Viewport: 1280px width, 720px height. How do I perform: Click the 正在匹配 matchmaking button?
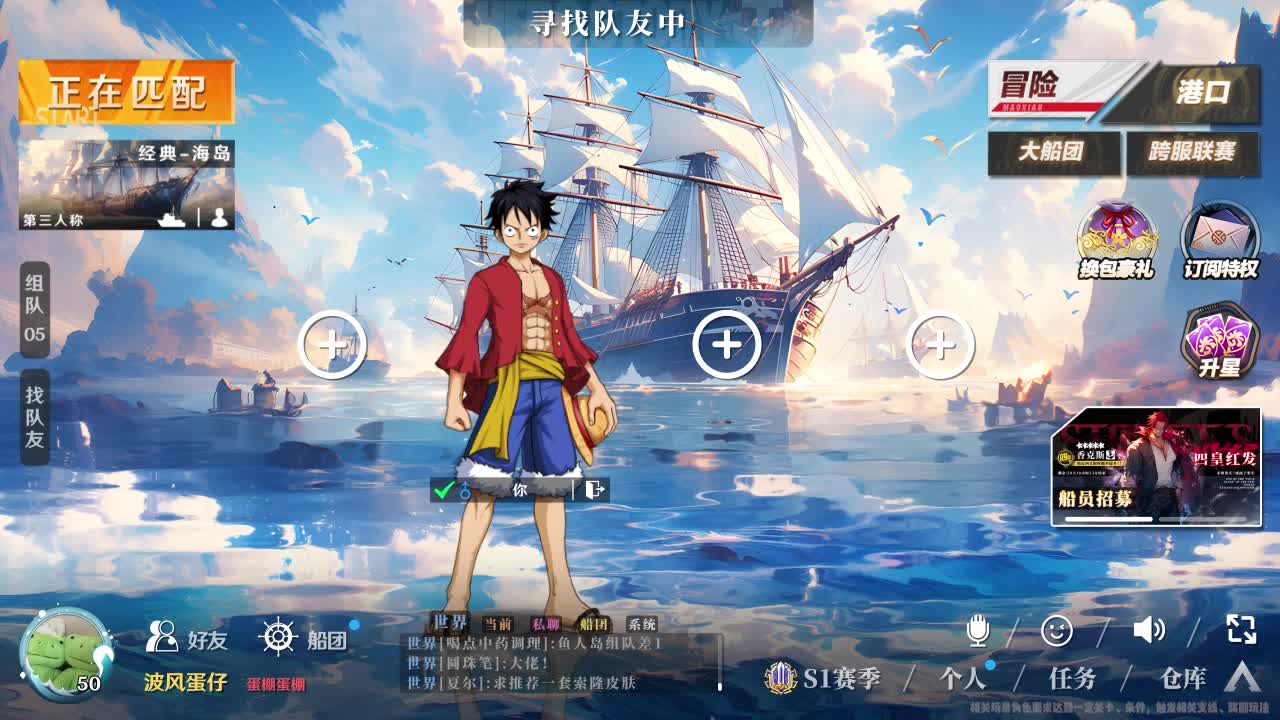click(x=126, y=93)
